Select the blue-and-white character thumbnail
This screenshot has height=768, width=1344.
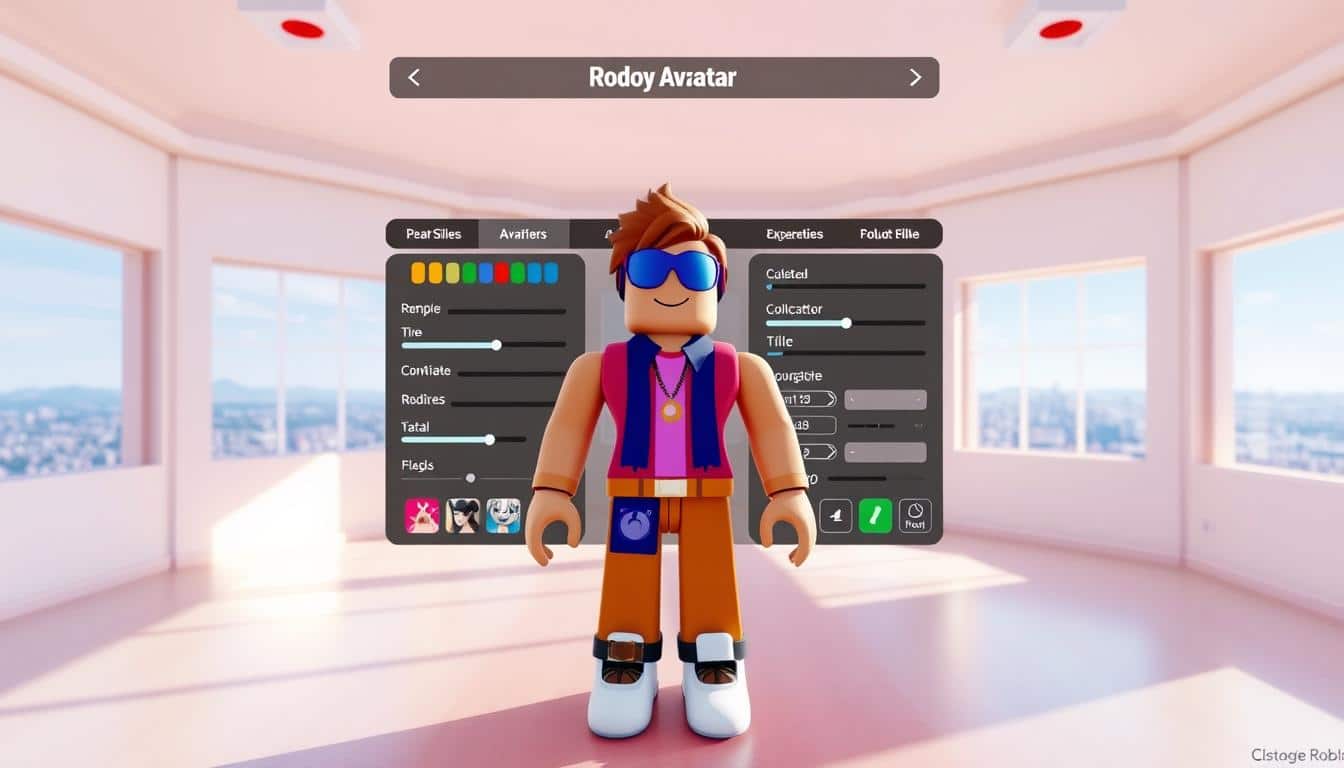coord(503,515)
